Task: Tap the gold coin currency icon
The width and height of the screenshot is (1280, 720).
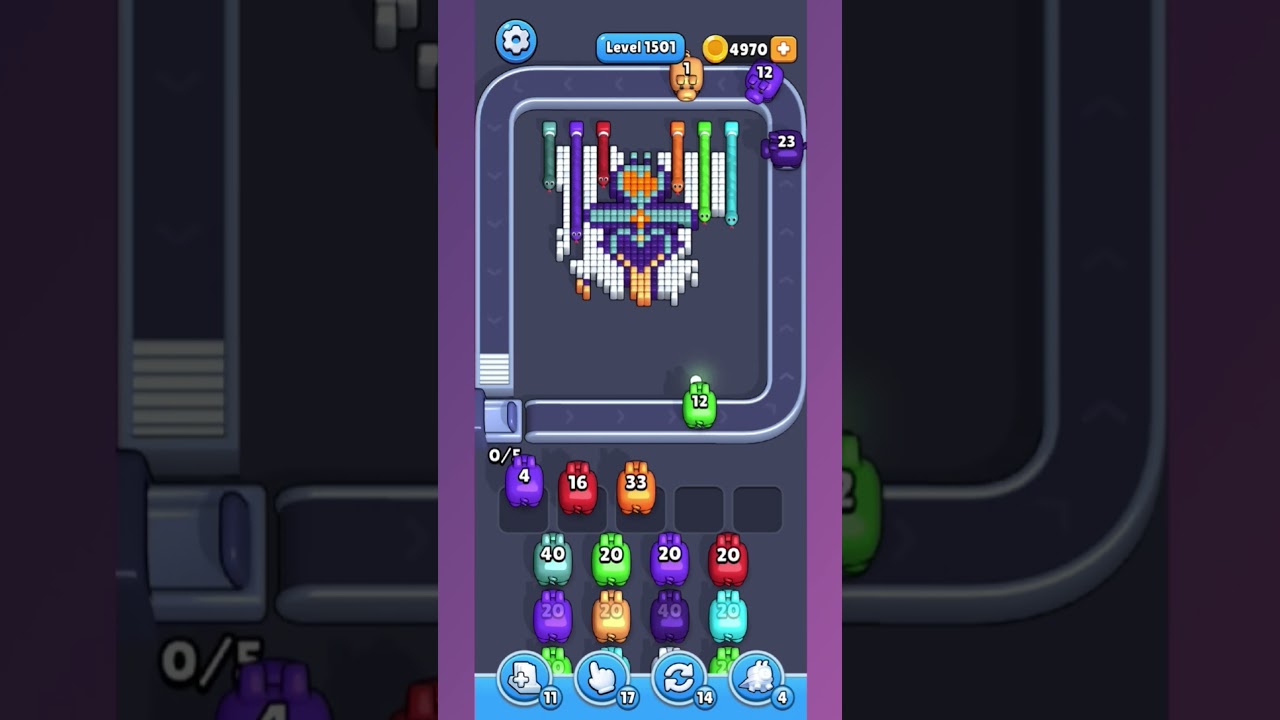Action: [714, 47]
